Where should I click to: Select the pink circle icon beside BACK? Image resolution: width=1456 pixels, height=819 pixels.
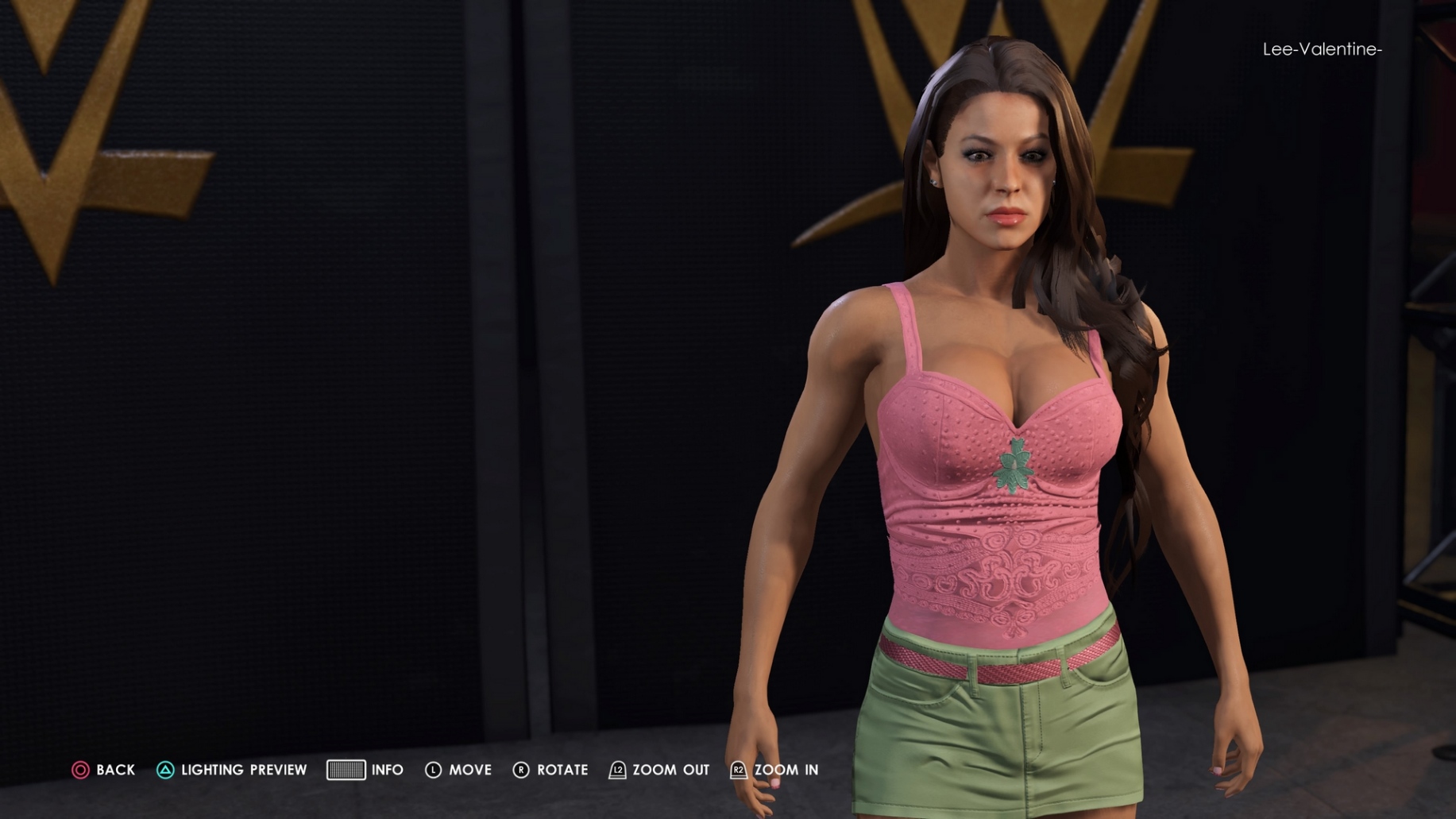click(x=80, y=770)
